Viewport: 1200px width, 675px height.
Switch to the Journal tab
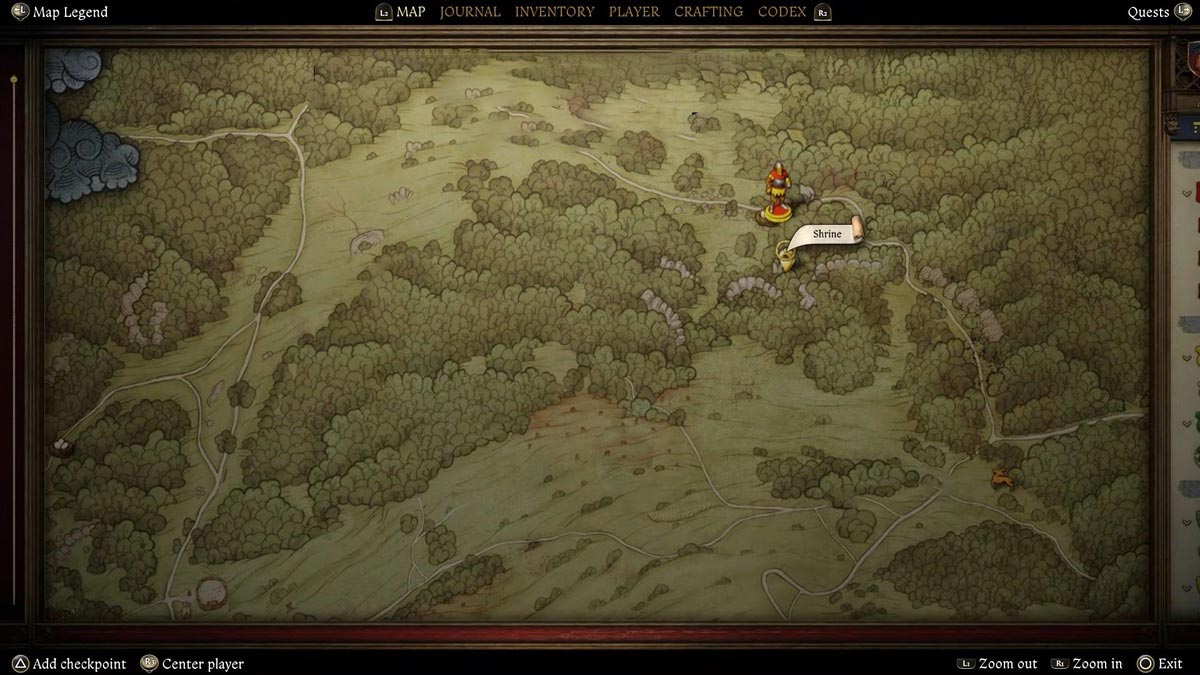pos(470,12)
